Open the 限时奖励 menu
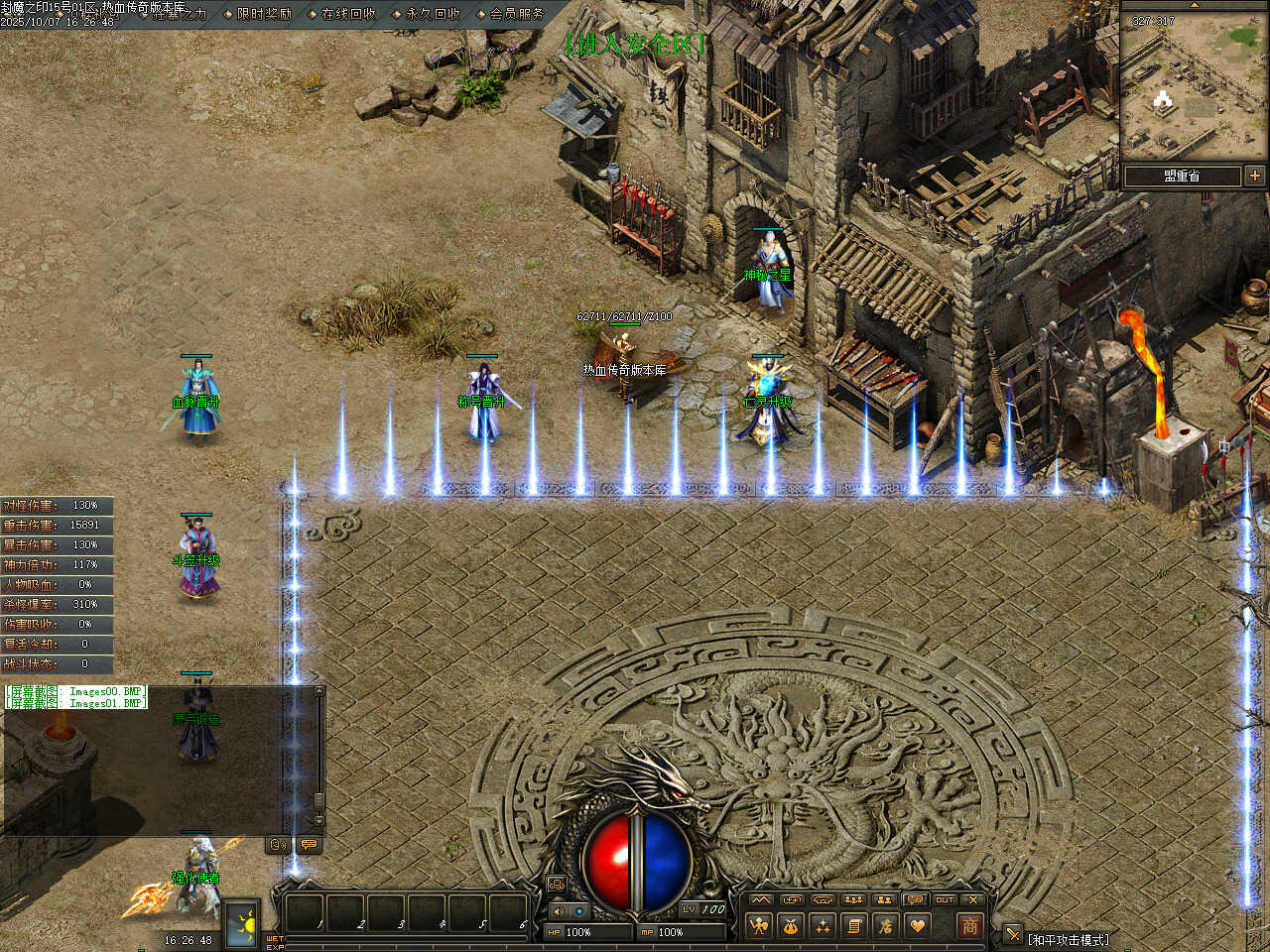The width and height of the screenshot is (1270, 952). pyautogui.click(x=264, y=14)
